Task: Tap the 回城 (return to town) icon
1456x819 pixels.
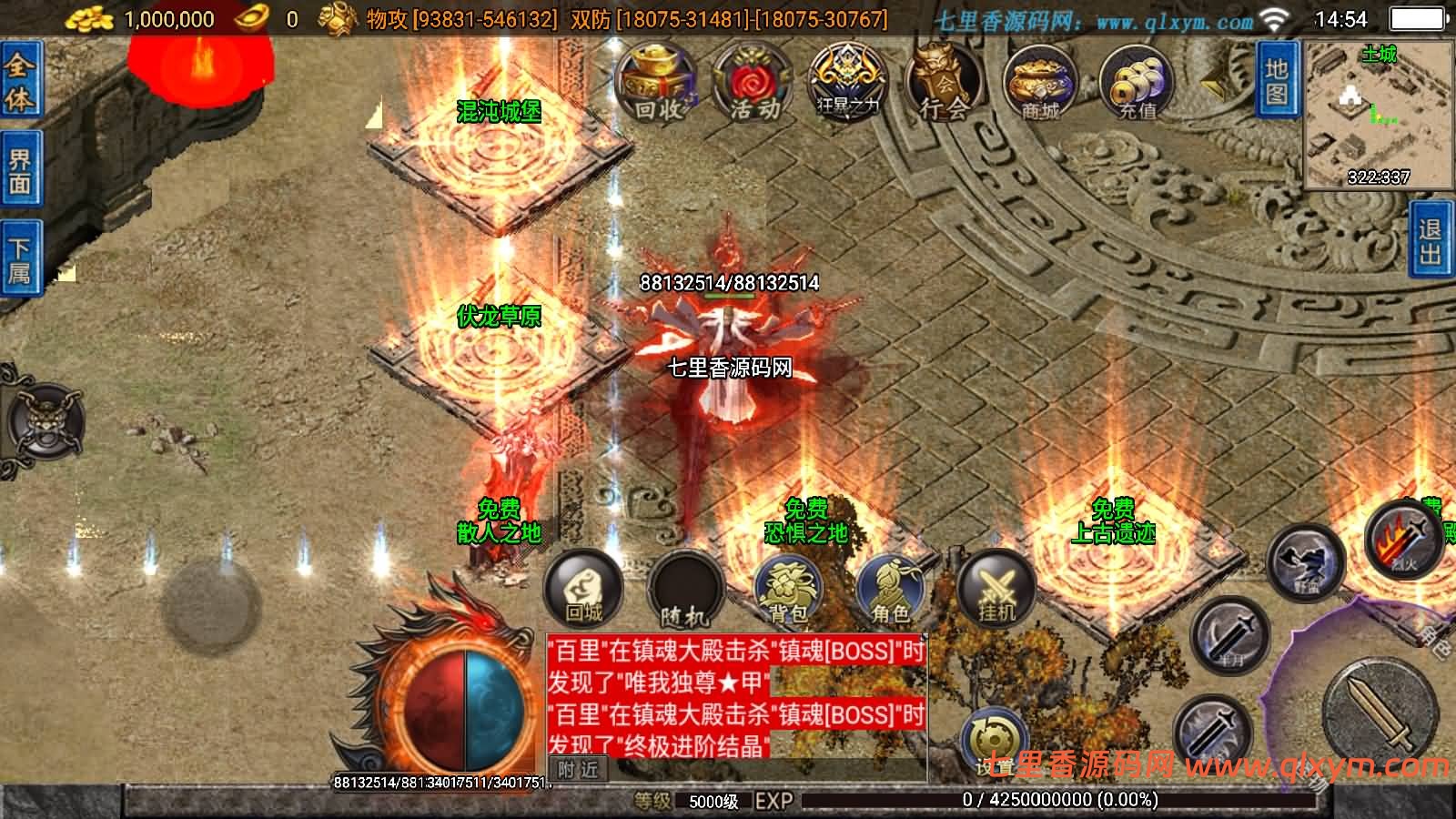Action: tap(587, 590)
